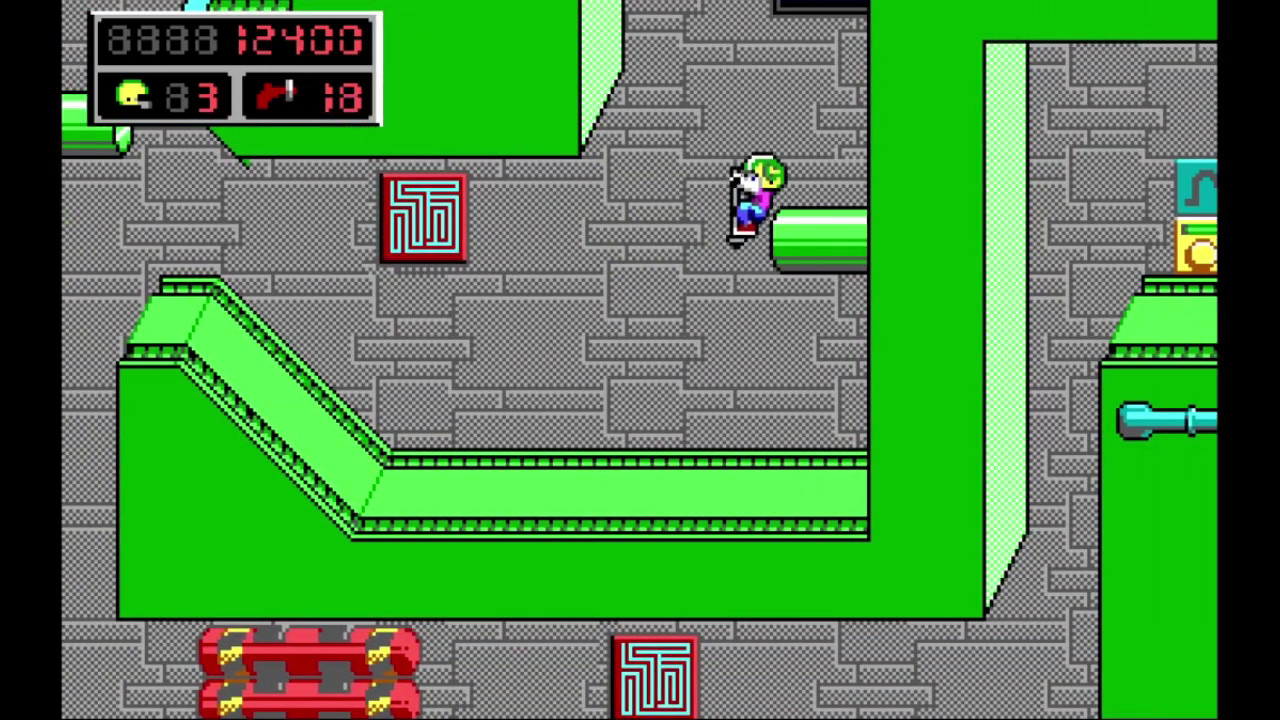Select the red raygun ammo icon
This screenshot has height=720, width=1280.
[x=275, y=96]
